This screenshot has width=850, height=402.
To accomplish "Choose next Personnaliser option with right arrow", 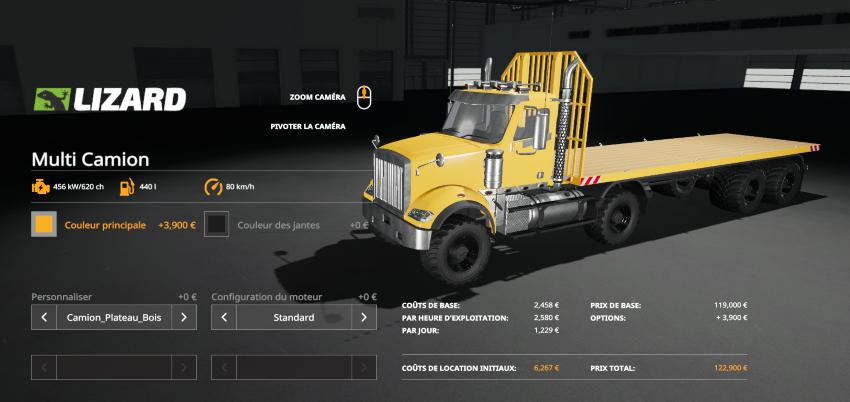I will pos(184,318).
